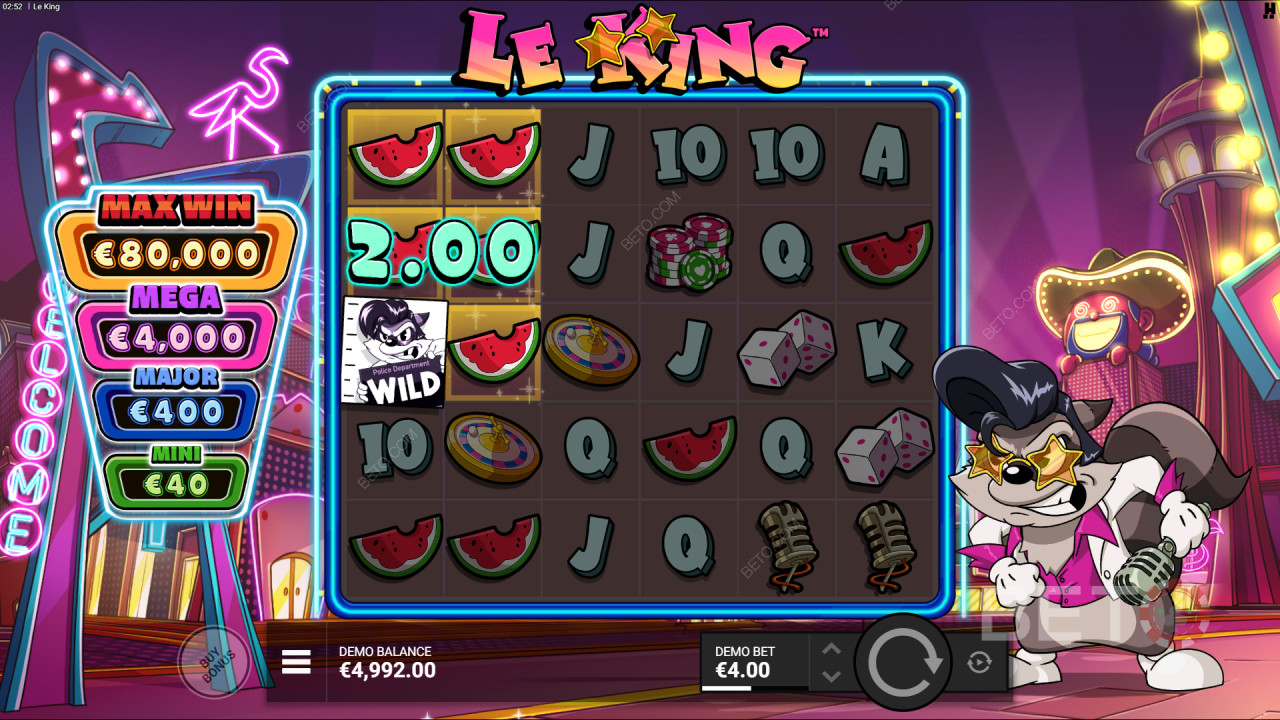1280x720 pixels.
Task: Click the top-left watermelon symbol
Action: [x=393, y=155]
